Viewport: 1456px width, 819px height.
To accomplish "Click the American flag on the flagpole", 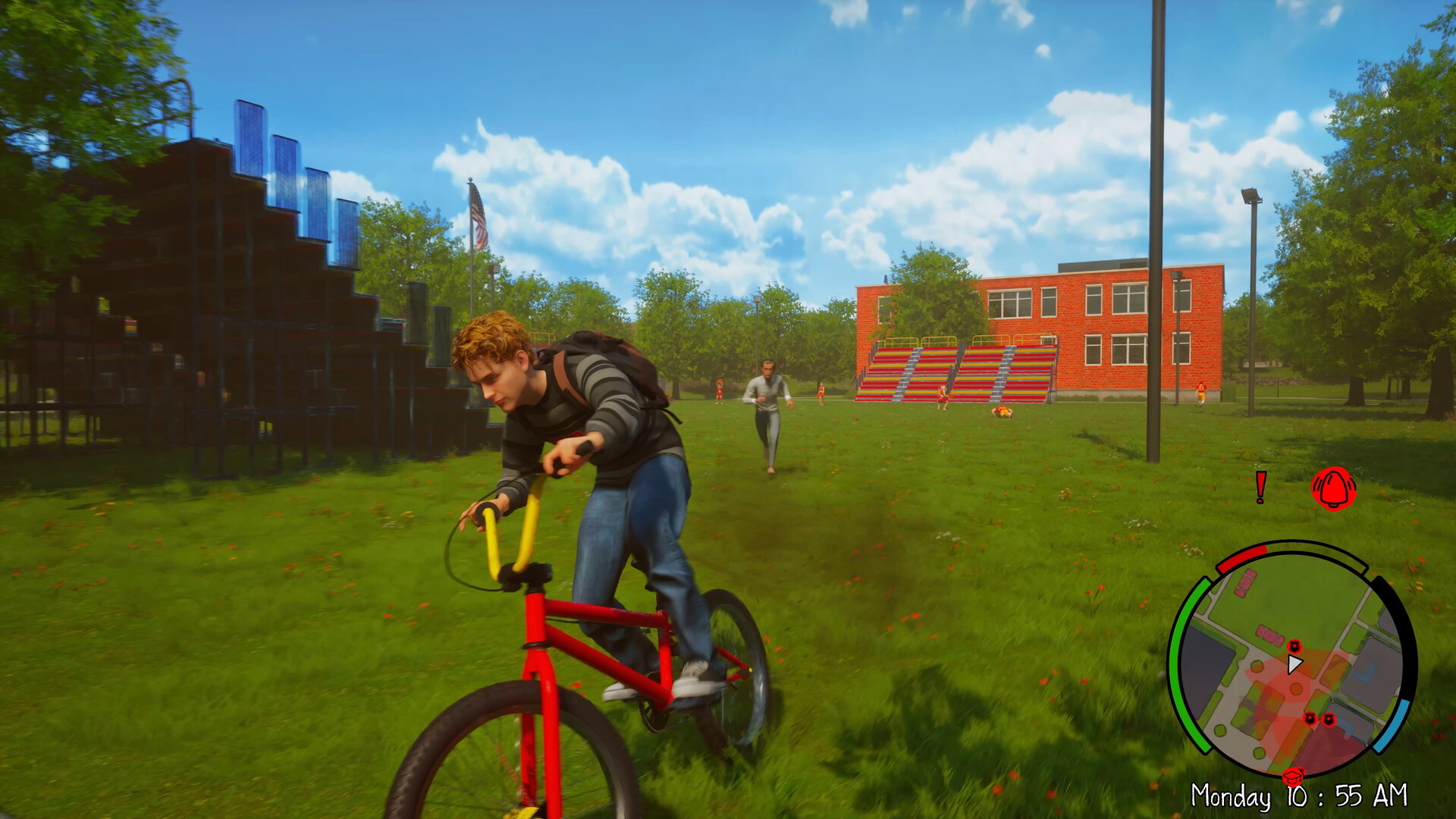I will (x=477, y=215).
